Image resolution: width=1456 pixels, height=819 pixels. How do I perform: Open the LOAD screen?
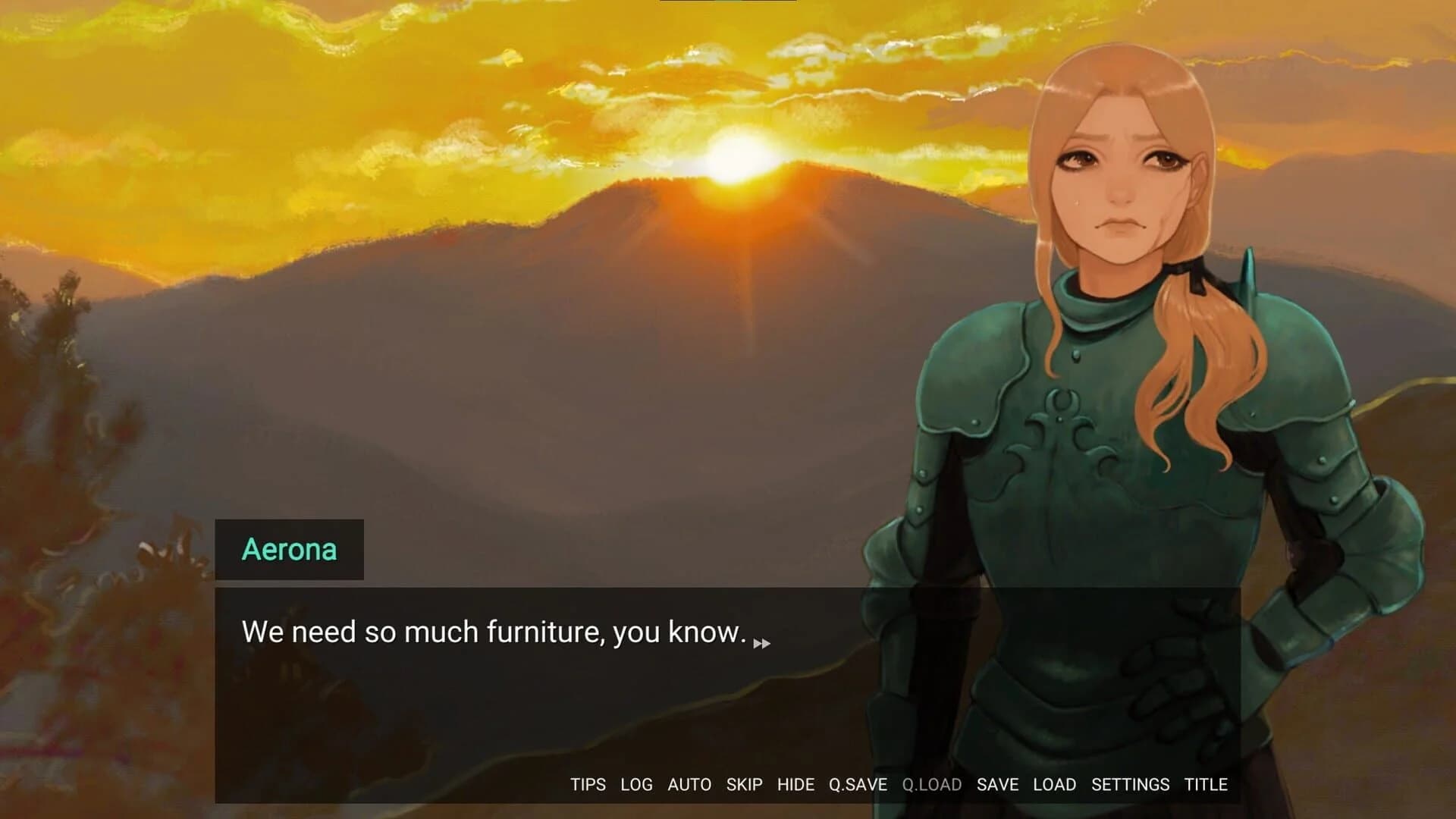pos(1055,785)
